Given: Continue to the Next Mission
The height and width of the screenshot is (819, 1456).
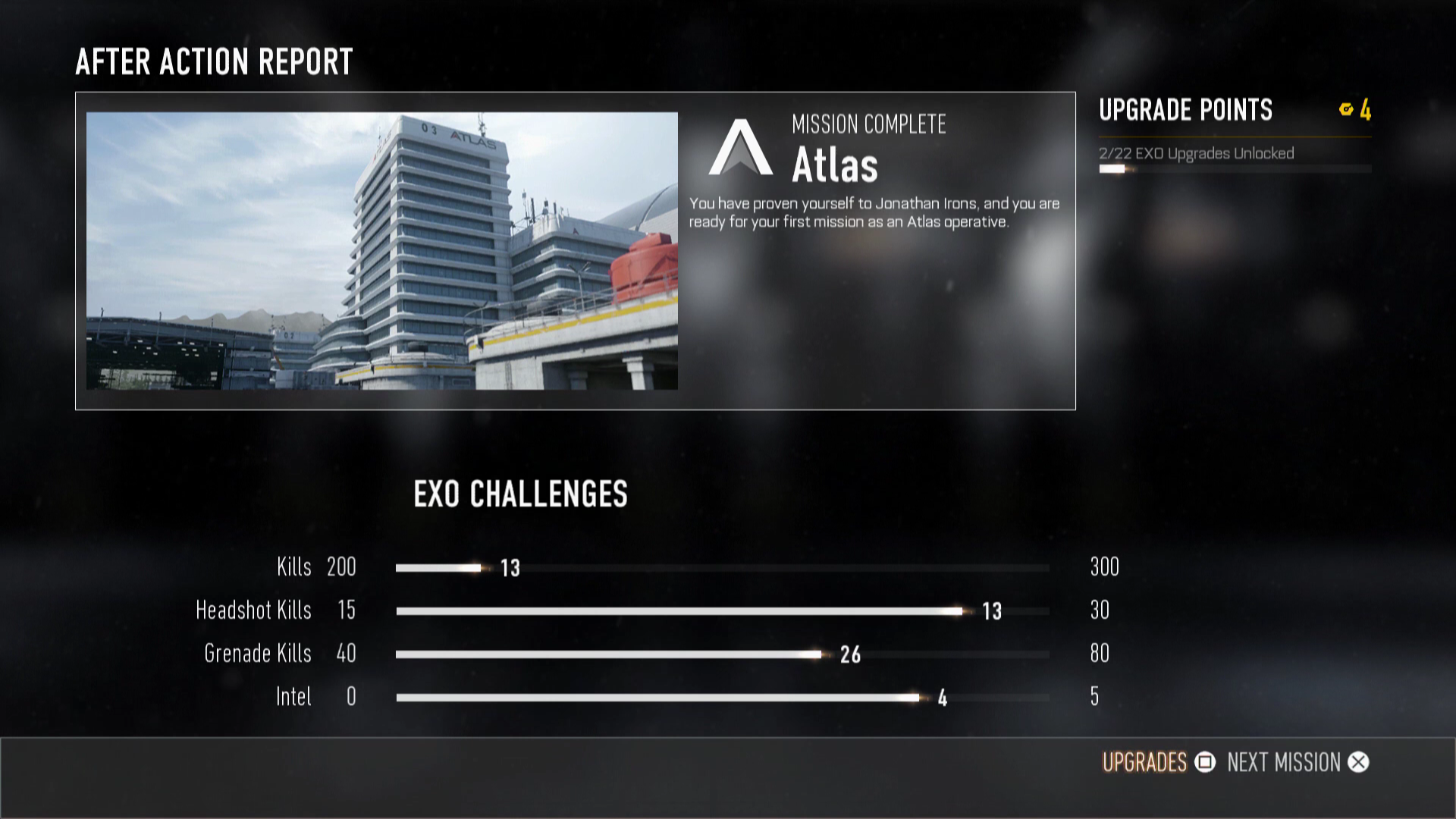Looking at the screenshot, I should 1298,762.
